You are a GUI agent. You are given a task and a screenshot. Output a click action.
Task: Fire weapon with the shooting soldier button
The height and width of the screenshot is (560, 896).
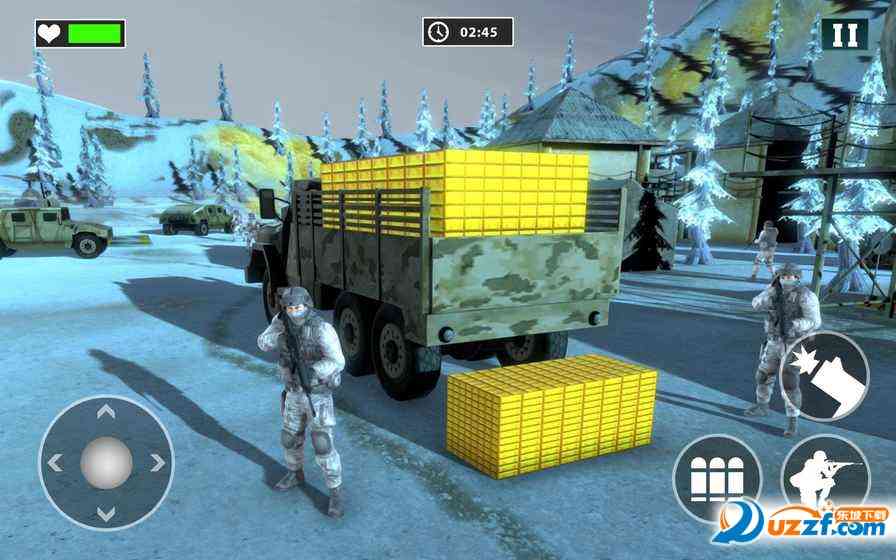tap(825, 480)
